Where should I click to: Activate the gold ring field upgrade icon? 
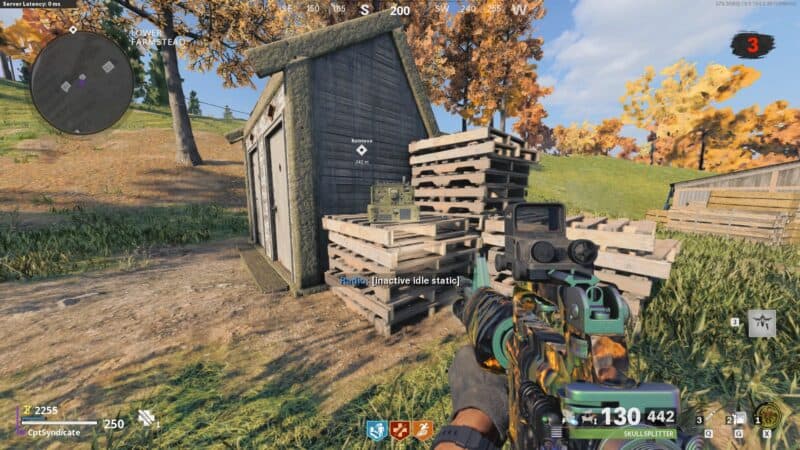coord(767,416)
